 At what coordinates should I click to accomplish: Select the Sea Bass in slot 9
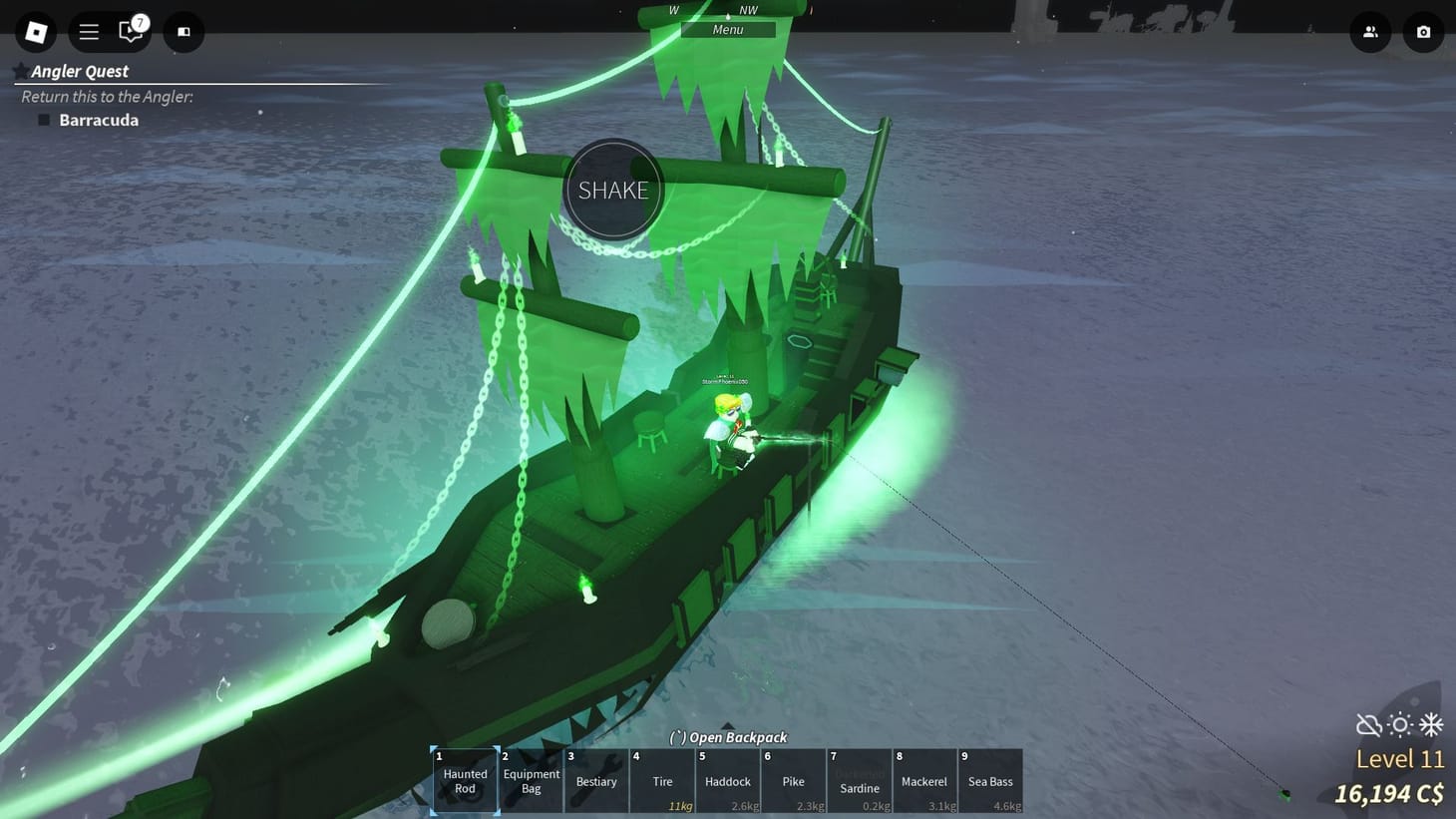click(990, 780)
